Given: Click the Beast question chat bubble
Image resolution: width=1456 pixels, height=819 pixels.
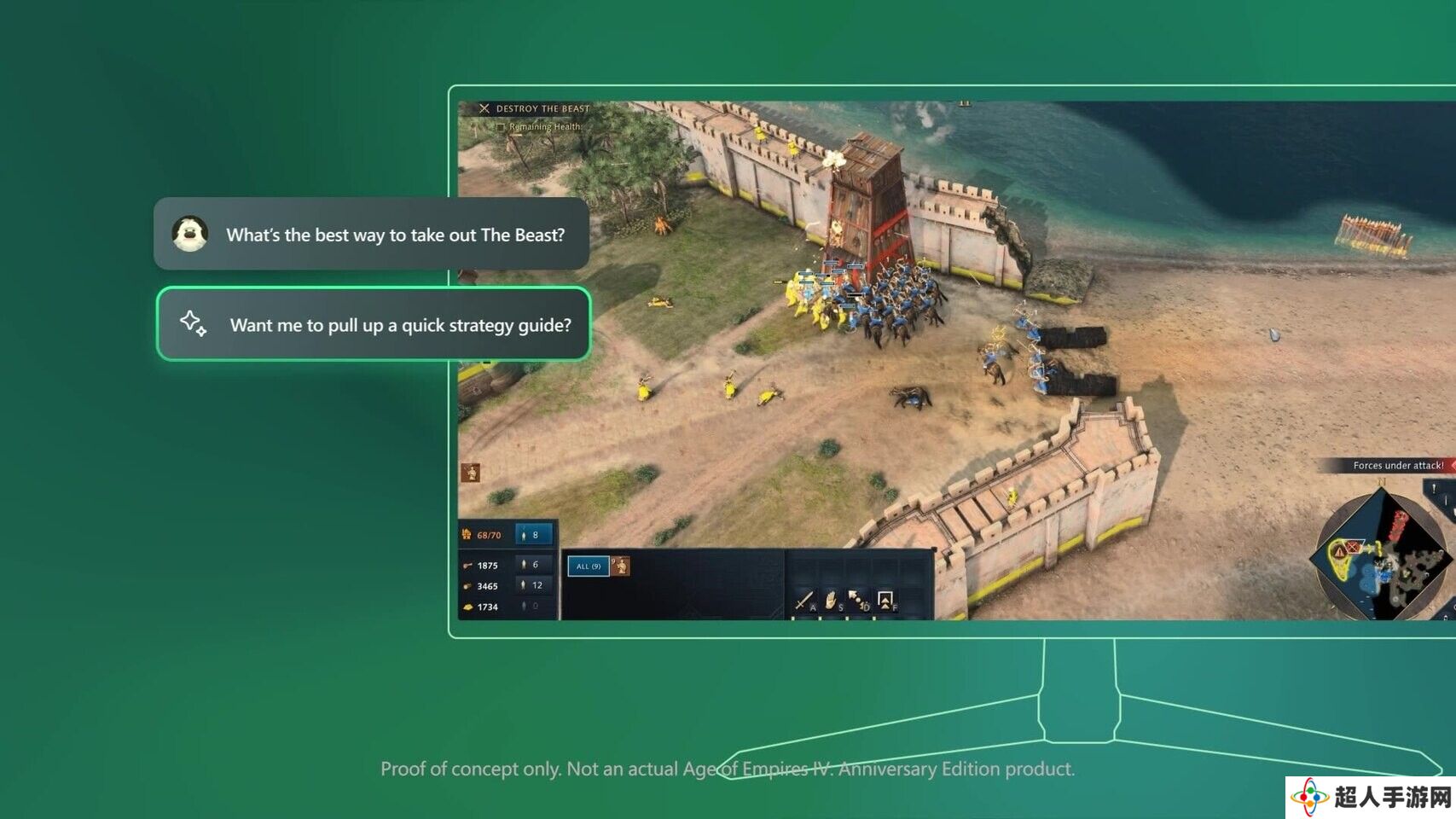Looking at the screenshot, I should (x=372, y=235).
